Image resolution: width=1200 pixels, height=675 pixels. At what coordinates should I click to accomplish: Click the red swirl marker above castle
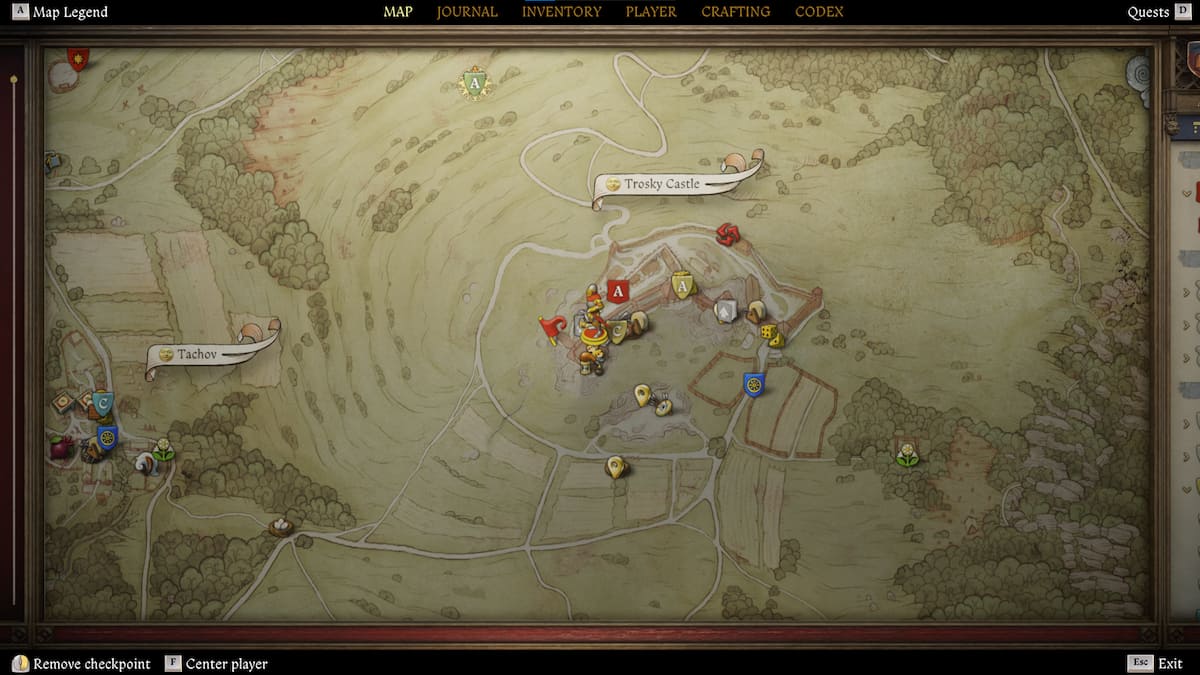tap(729, 235)
